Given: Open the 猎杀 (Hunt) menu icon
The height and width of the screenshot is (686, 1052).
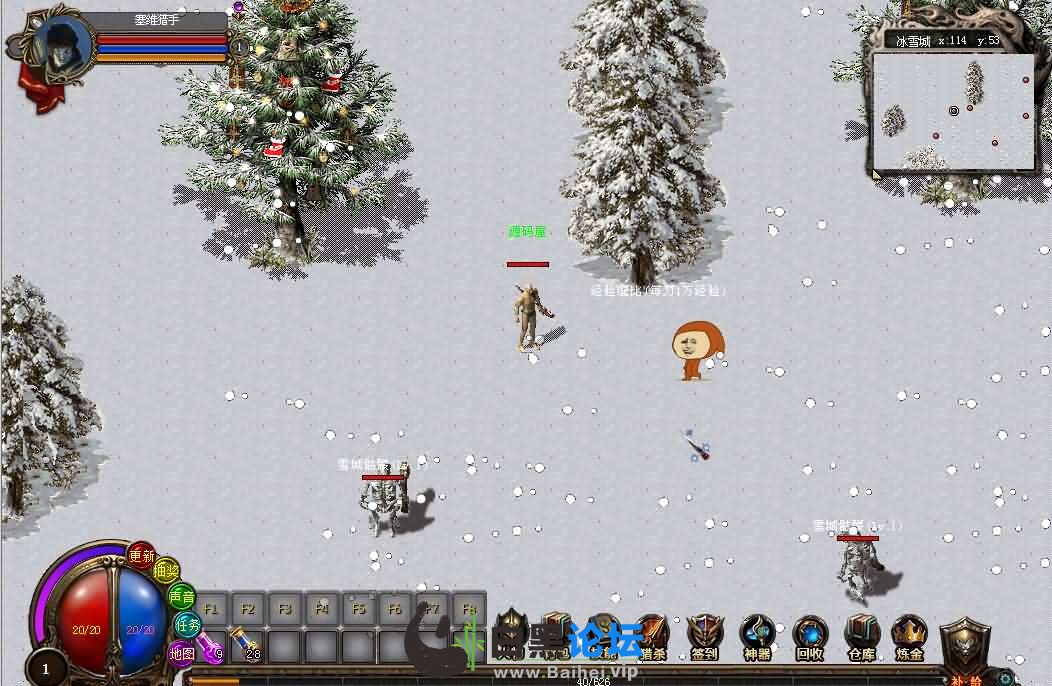Looking at the screenshot, I should pyautogui.click(x=652, y=636).
